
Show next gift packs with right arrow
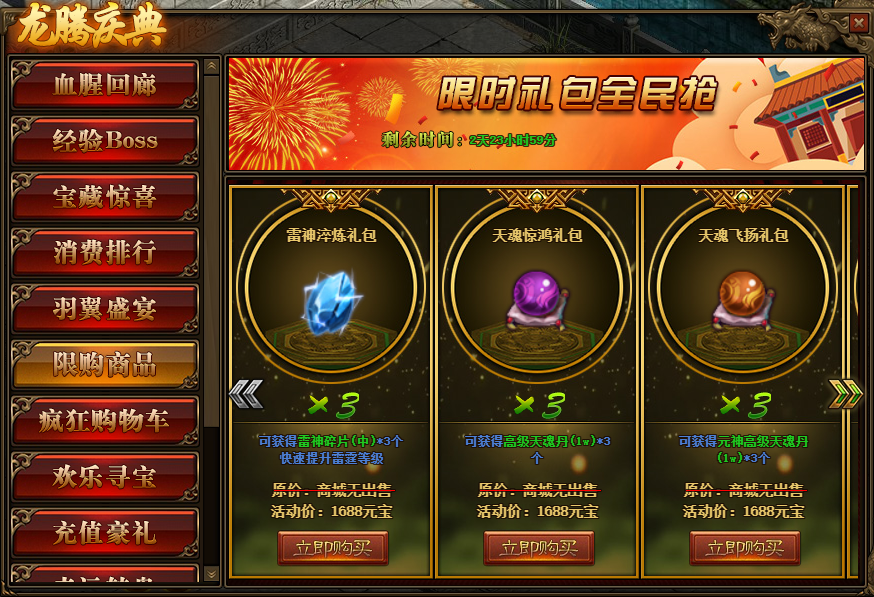click(845, 394)
